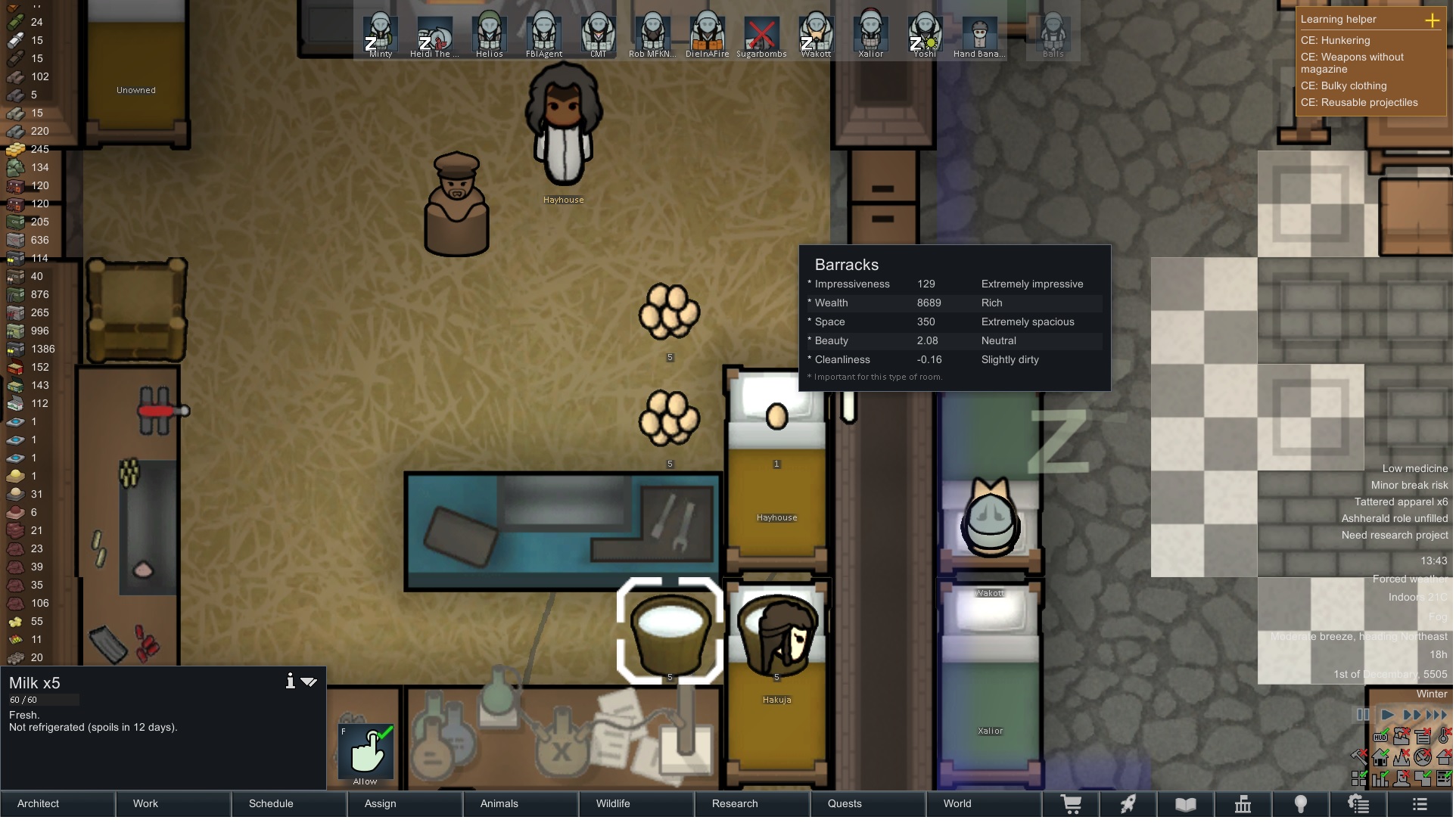Select Wakott's portrait in the colonist bar

(x=816, y=34)
